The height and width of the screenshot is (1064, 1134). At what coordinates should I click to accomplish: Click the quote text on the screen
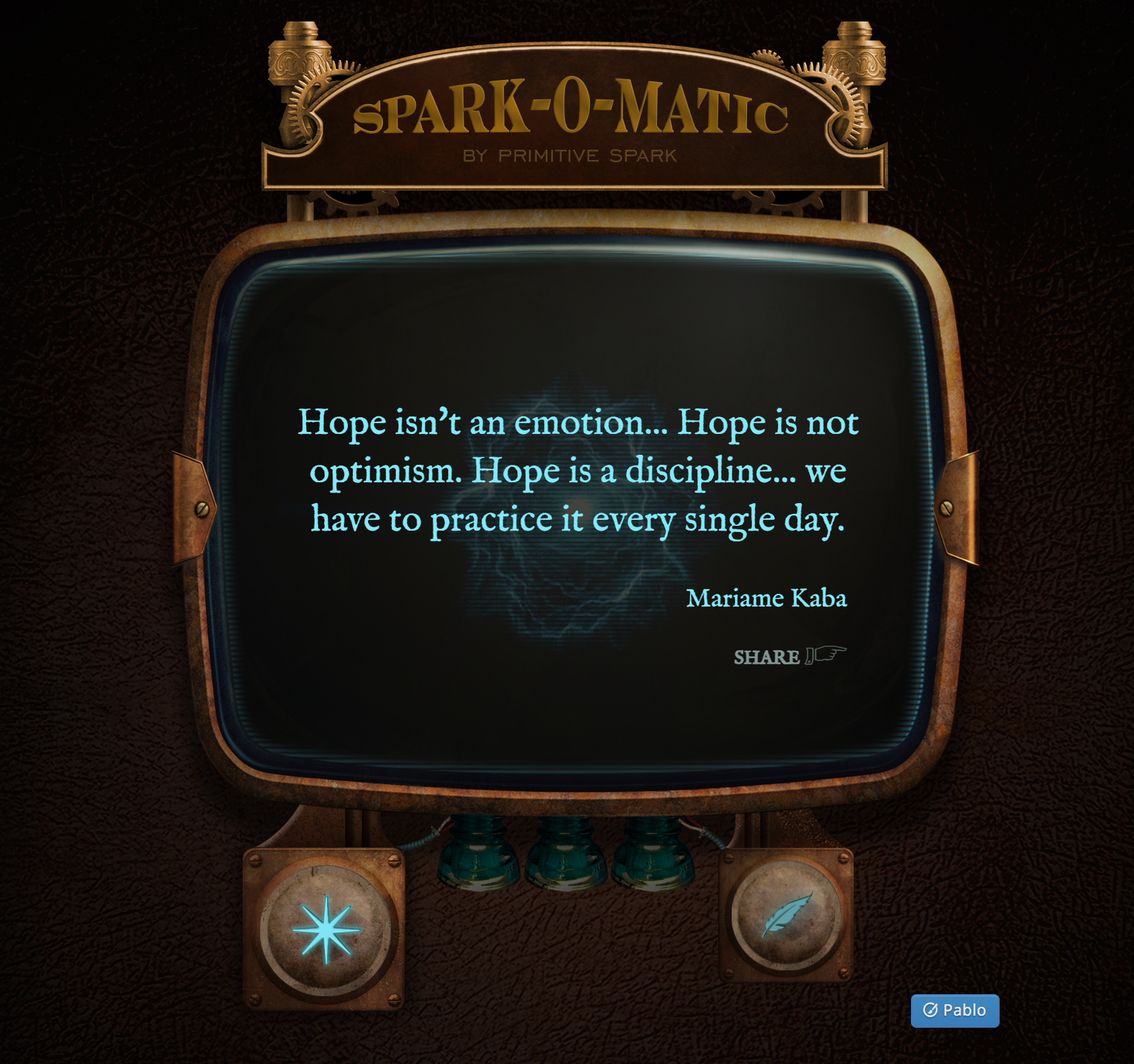pyautogui.click(x=578, y=470)
